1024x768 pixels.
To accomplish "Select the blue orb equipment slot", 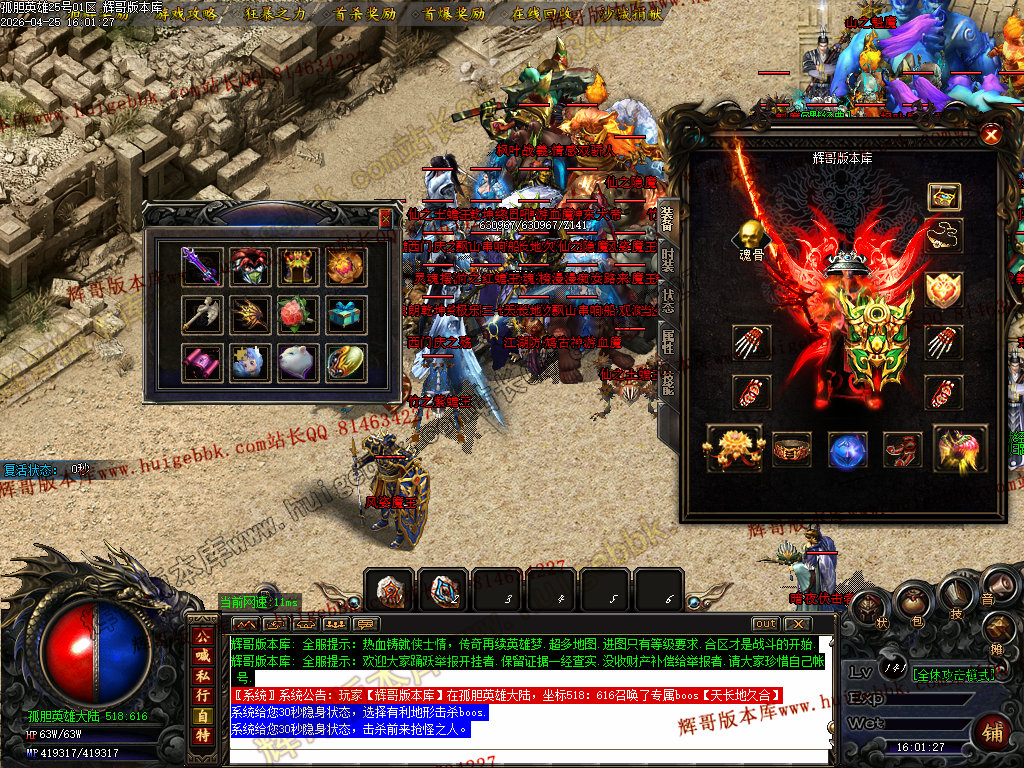I will [847, 450].
